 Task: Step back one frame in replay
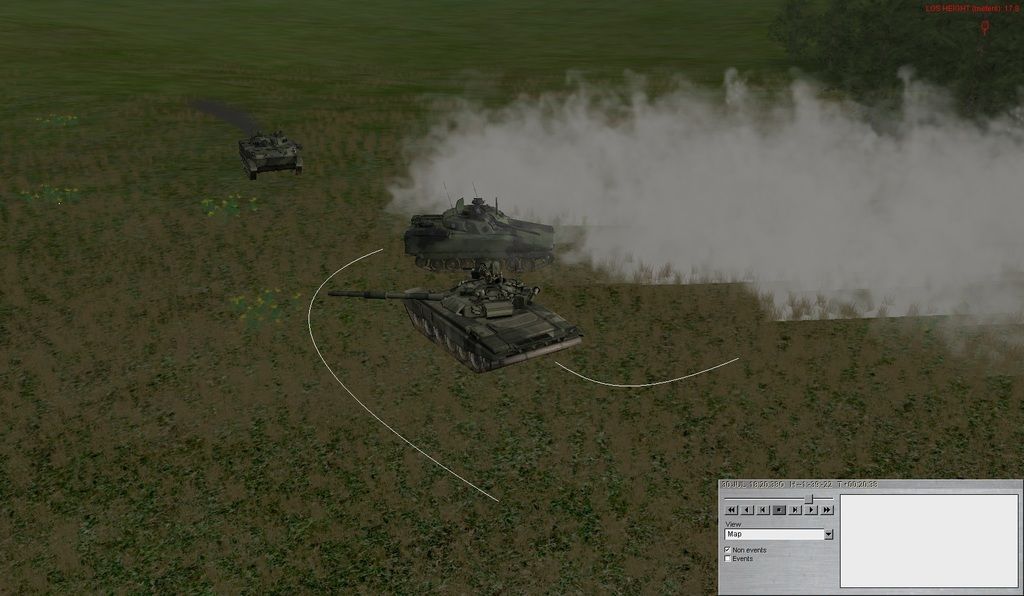pyautogui.click(x=763, y=510)
